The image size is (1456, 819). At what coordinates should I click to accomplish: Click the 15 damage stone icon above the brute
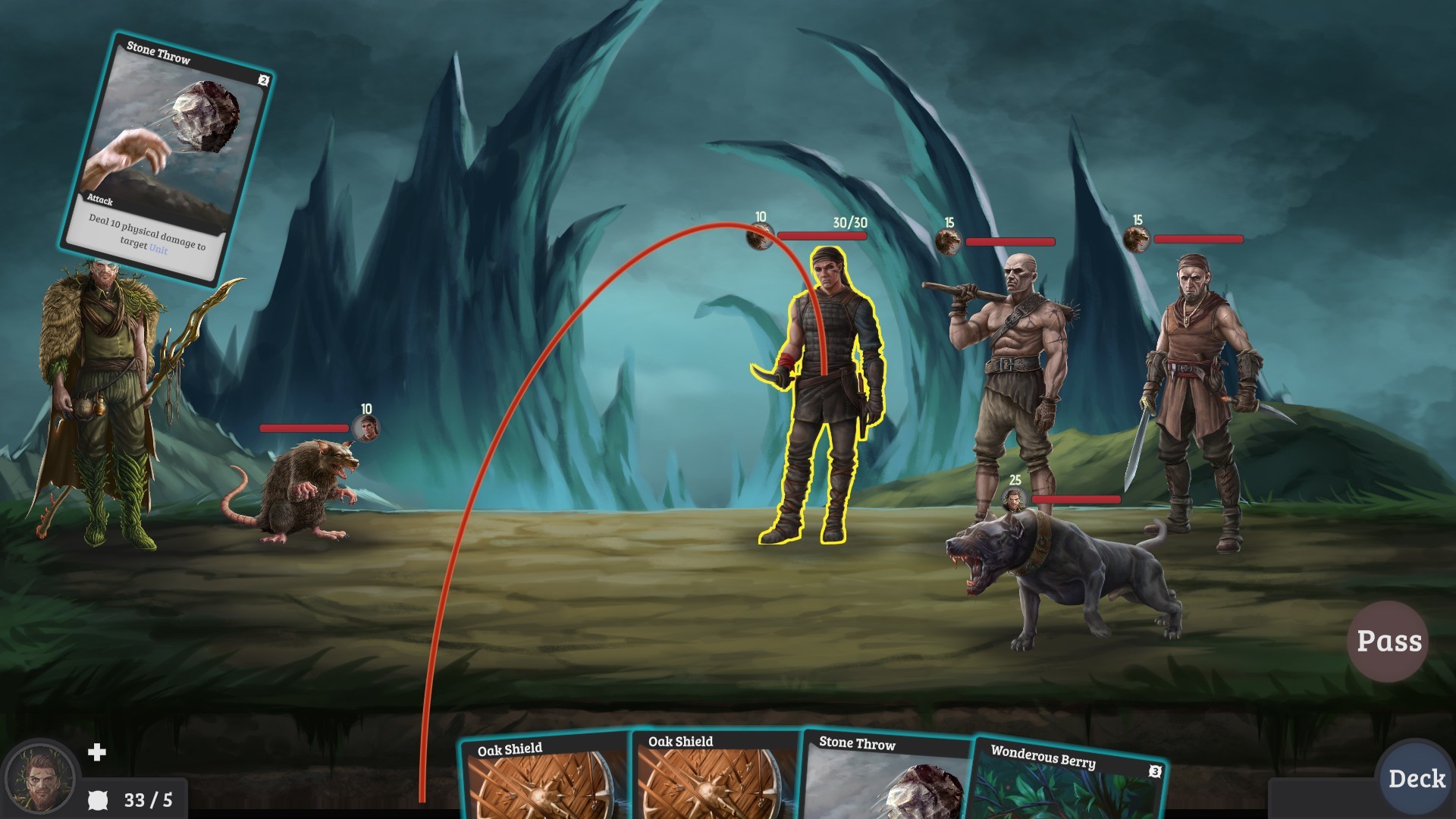pos(948,243)
